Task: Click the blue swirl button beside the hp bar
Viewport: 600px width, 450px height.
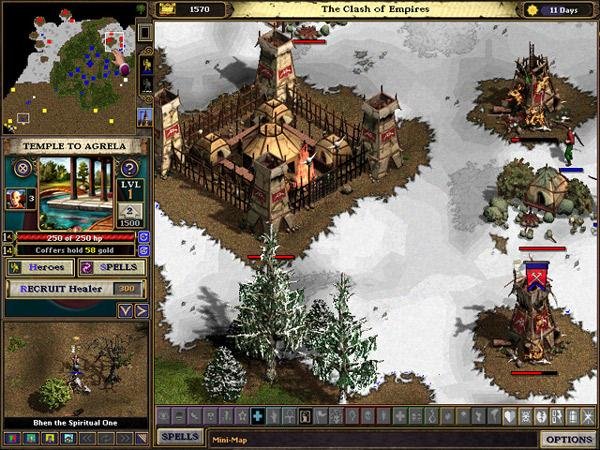Action: coord(143,237)
